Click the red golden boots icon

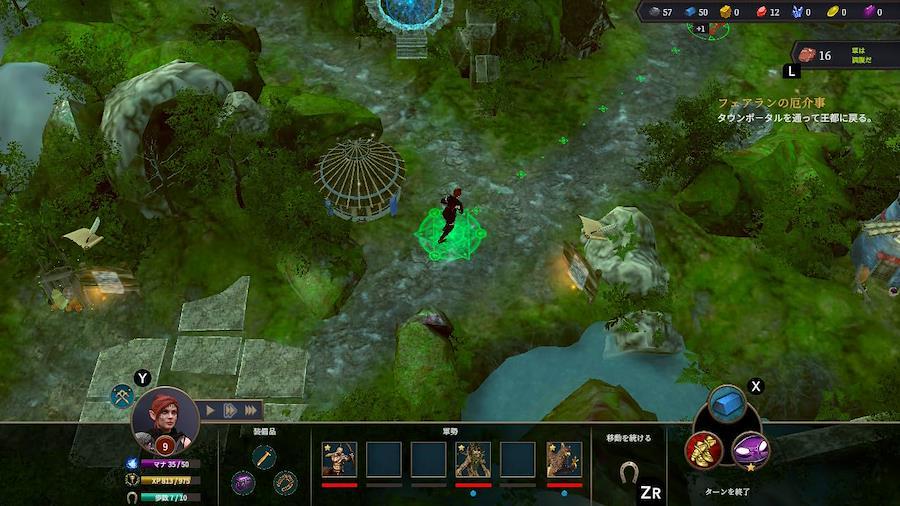[704, 450]
